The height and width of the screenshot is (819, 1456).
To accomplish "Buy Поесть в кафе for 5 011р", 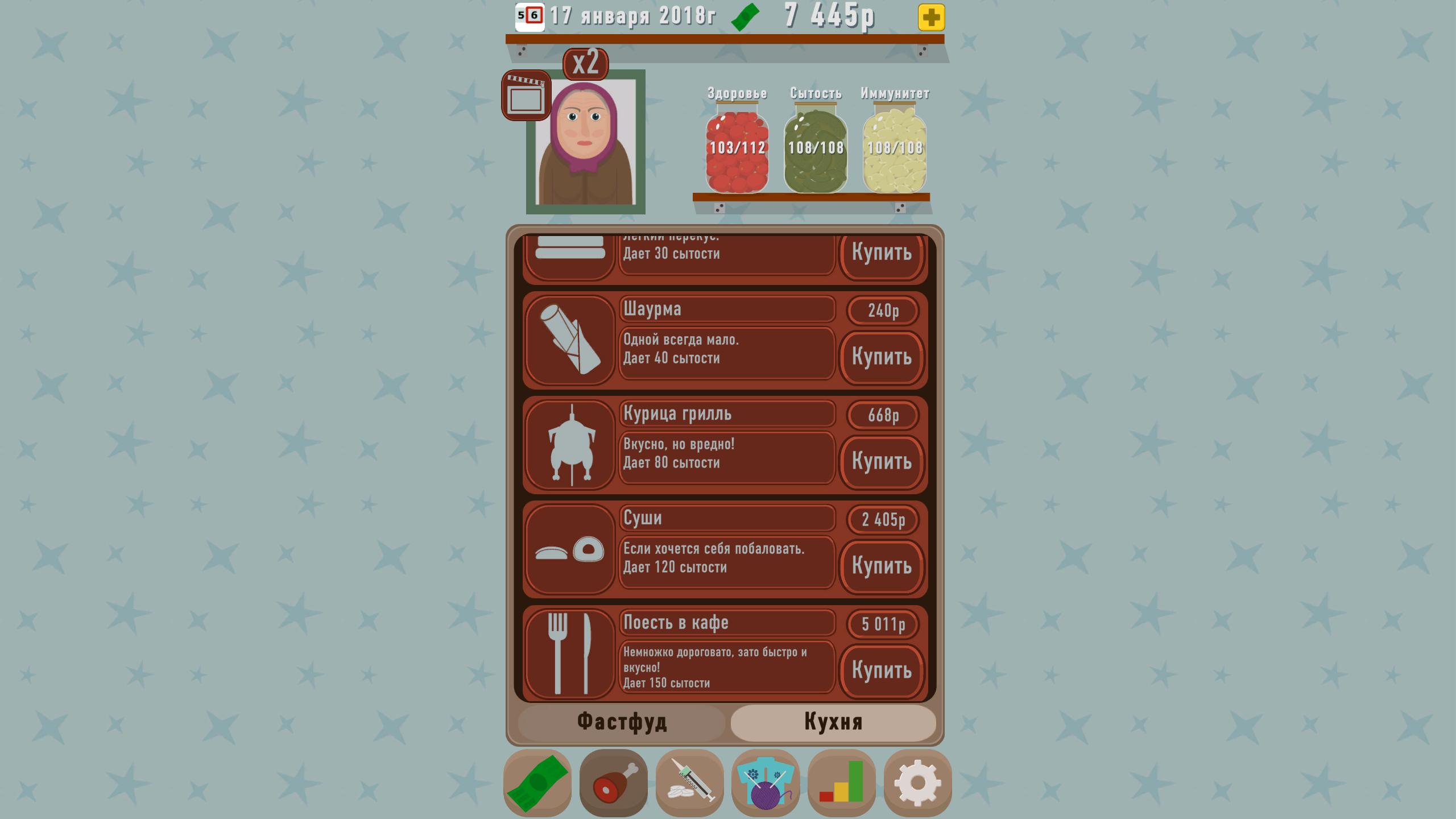I will (882, 671).
